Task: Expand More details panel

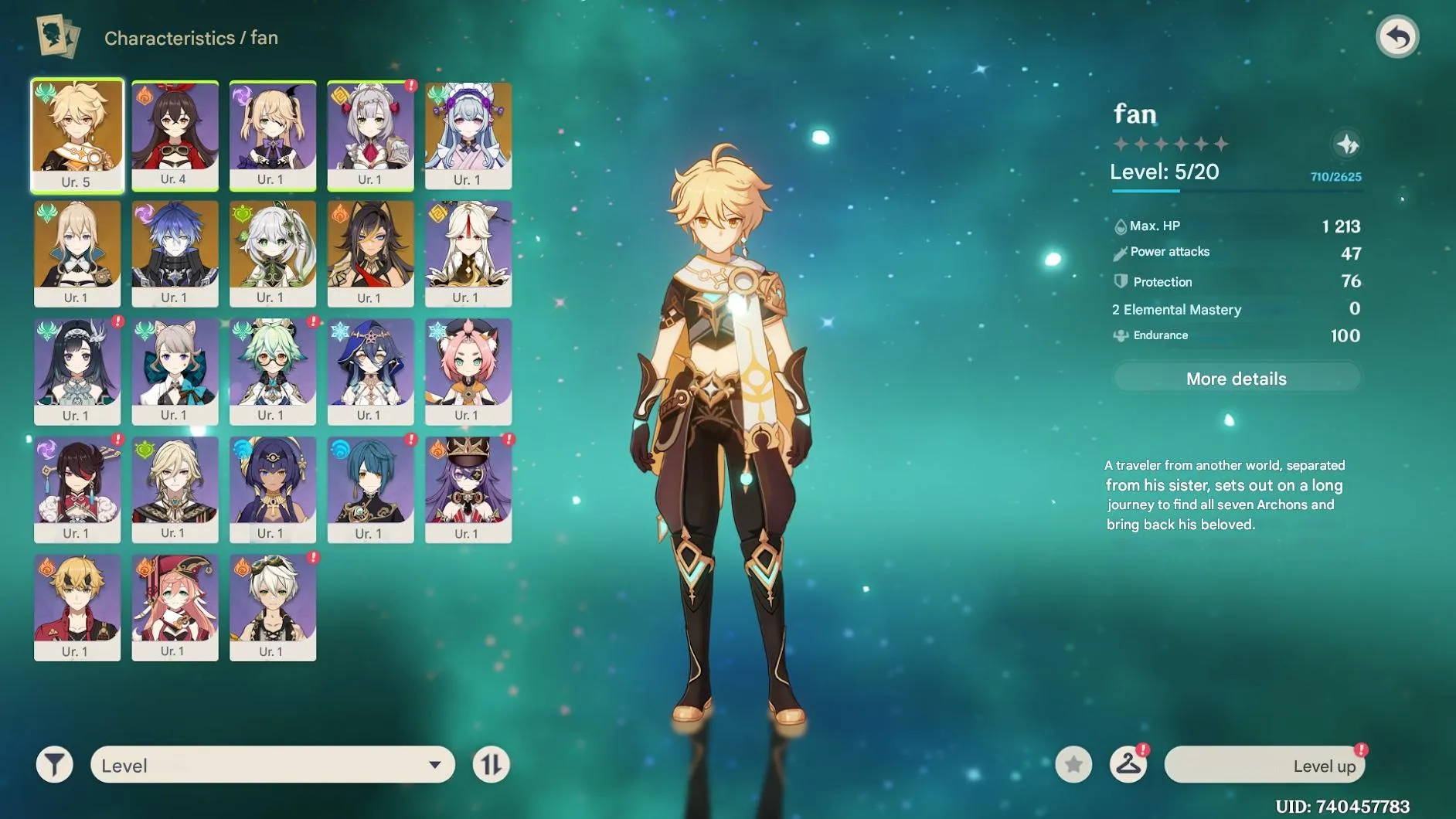Action: 1236,378
